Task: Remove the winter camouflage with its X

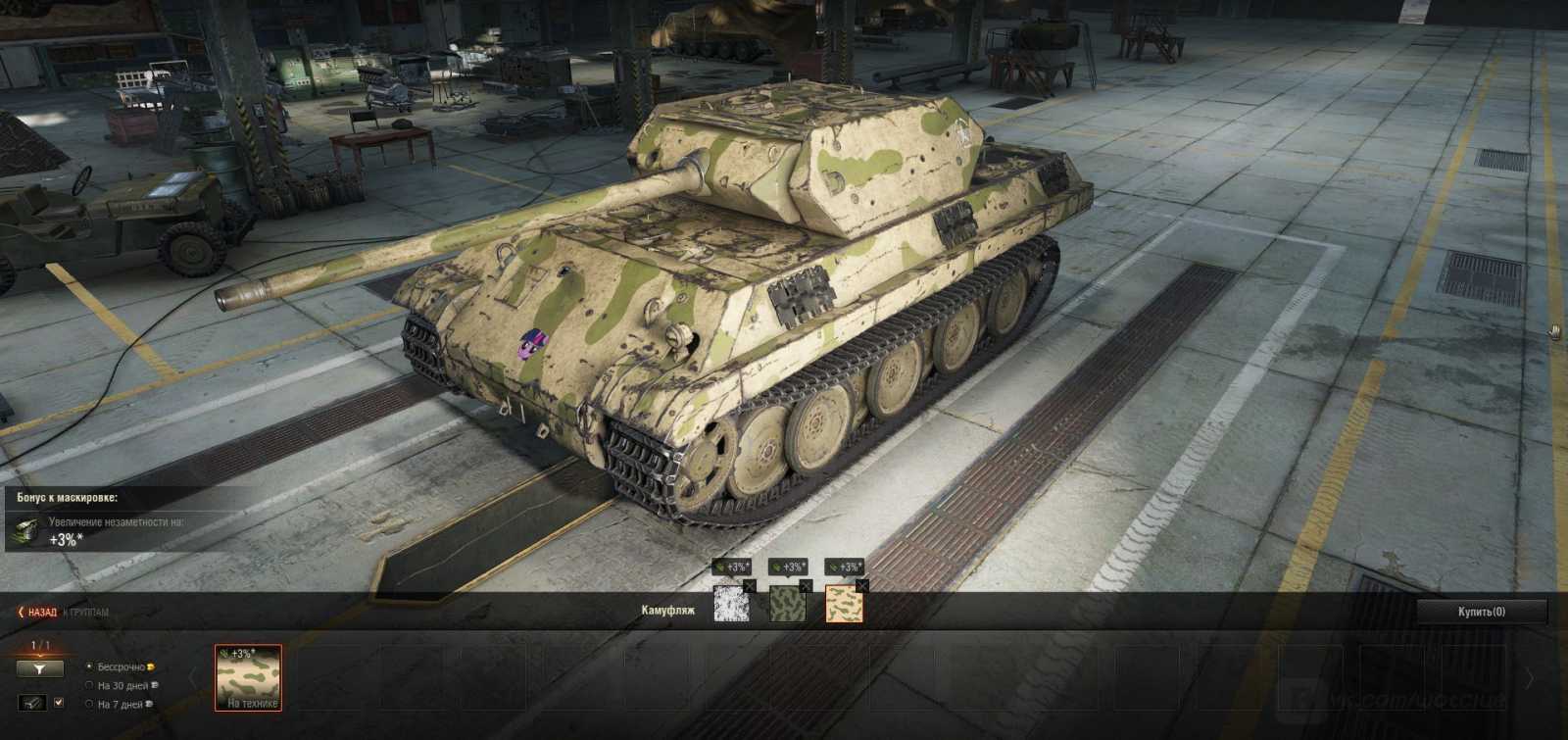Action: pos(750,586)
